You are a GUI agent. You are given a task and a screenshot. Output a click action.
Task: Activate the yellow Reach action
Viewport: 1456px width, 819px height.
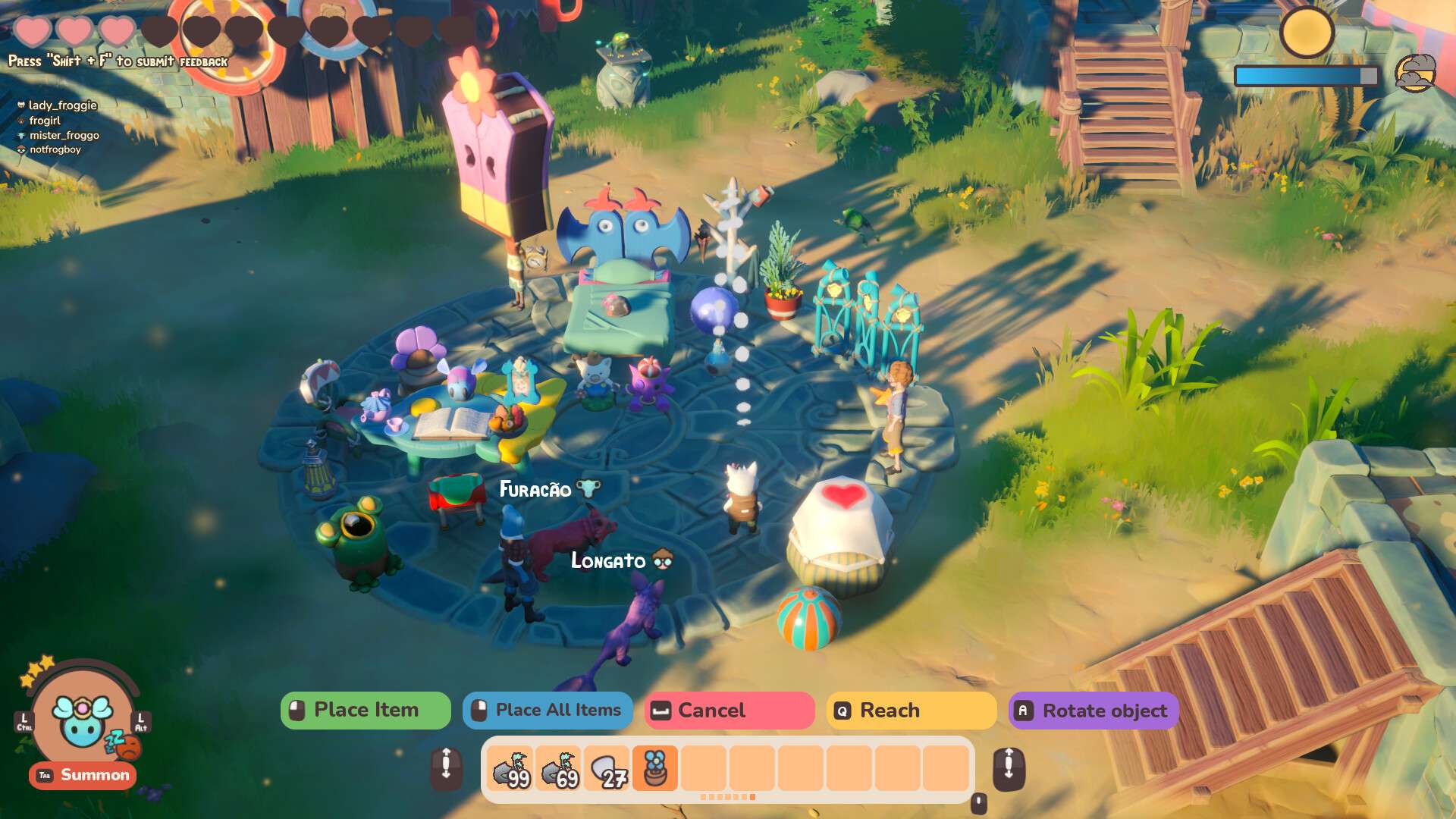click(910, 711)
